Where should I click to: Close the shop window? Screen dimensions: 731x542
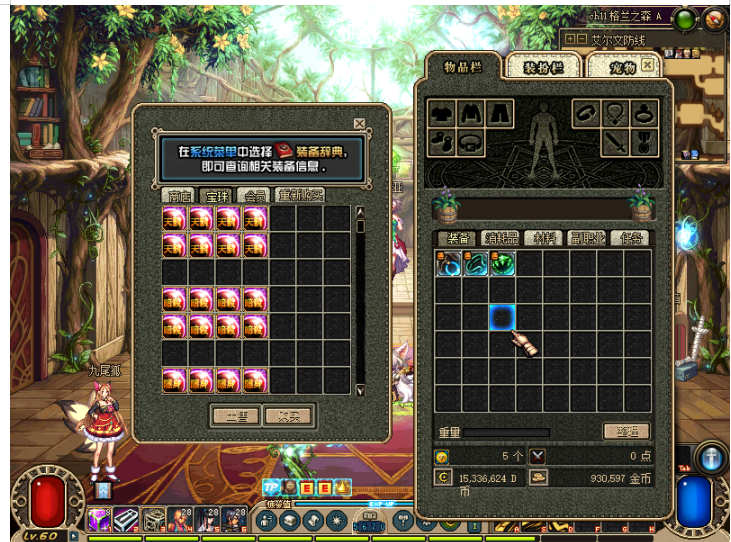(x=359, y=124)
